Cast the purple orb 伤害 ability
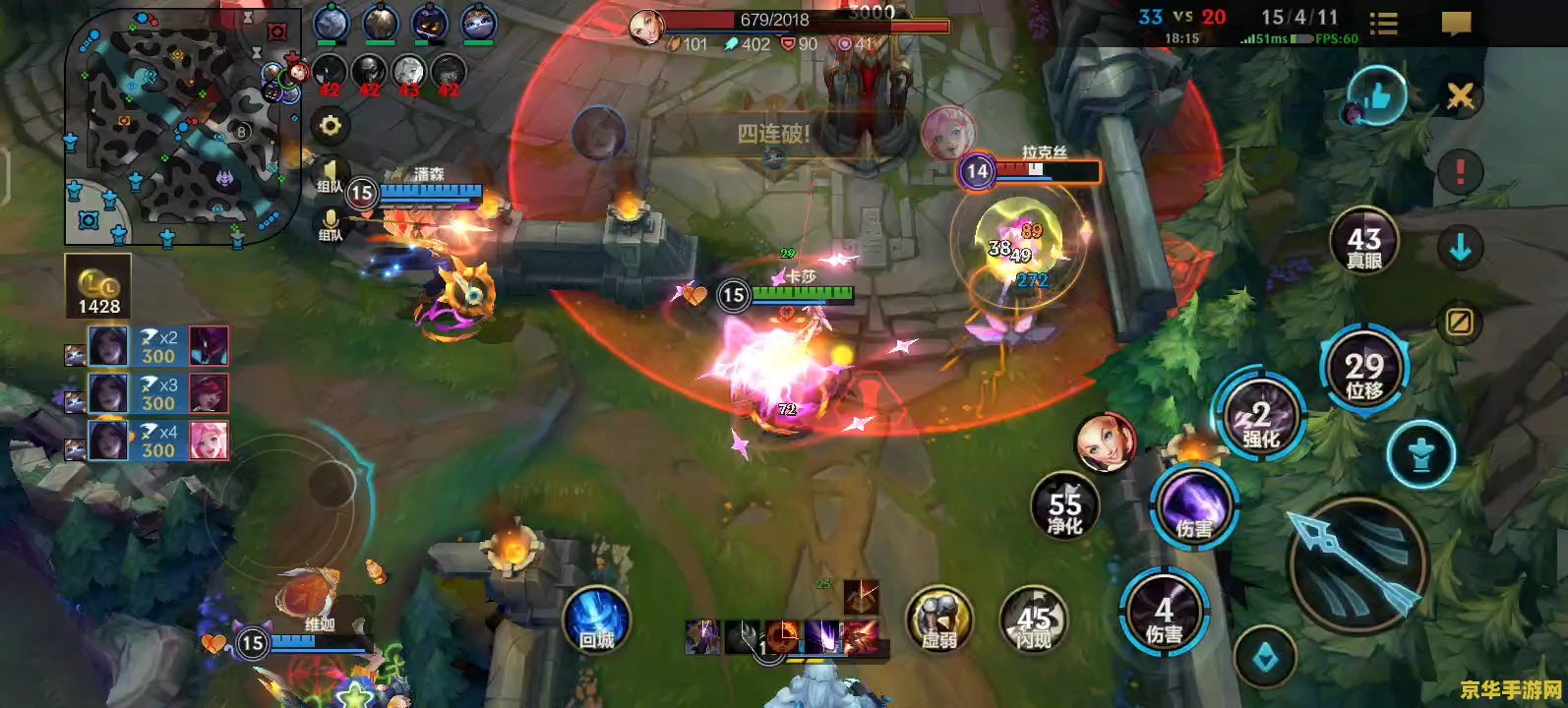This screenshot has width=1568, height=708. [x=1193, y=505]
